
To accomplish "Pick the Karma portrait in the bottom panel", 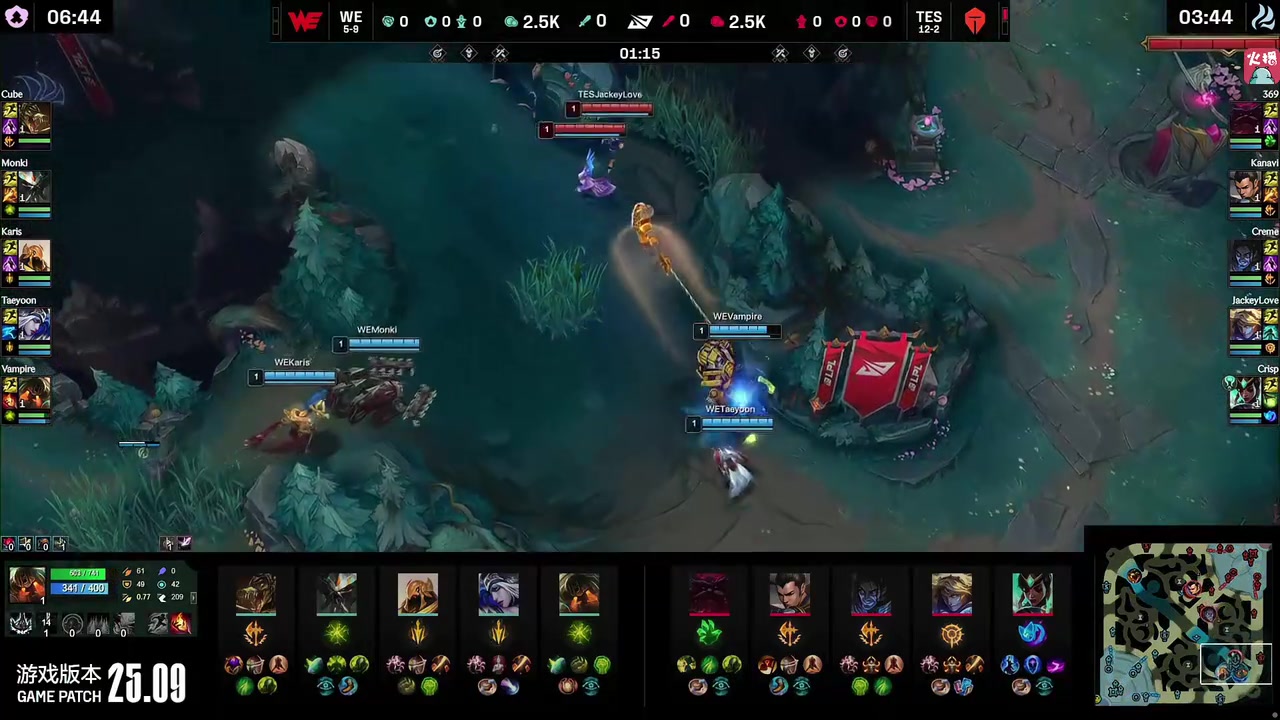I will point(1032,593).
